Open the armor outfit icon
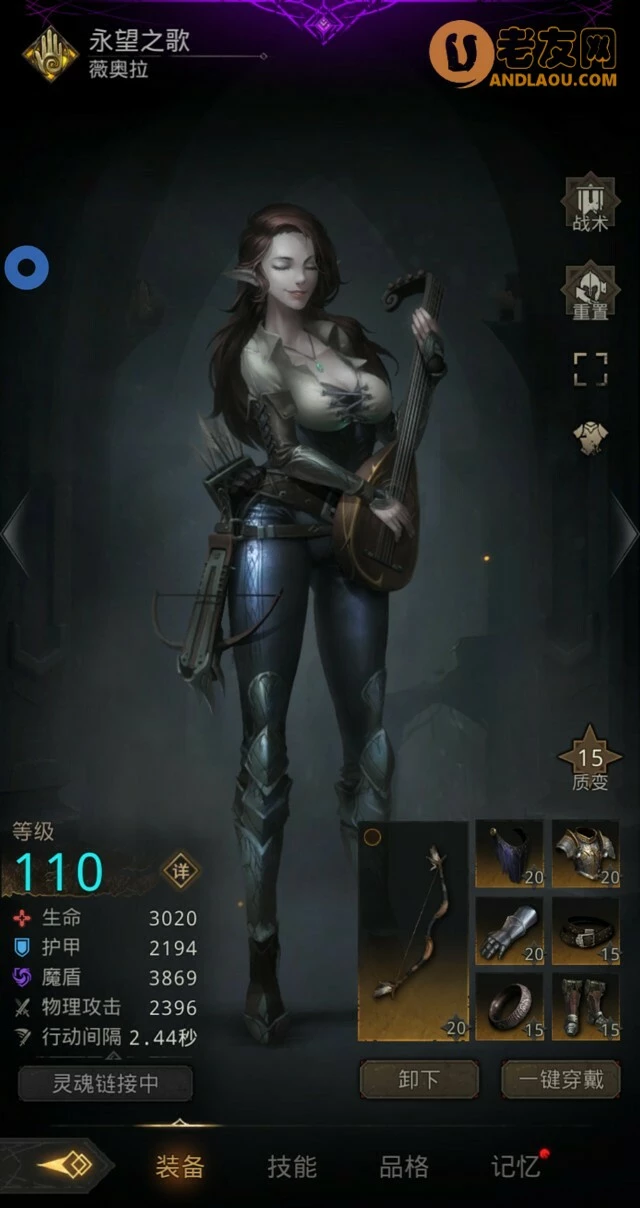Screen dimensions: 640x1208 pyautogui.click(x=590, y=437)
